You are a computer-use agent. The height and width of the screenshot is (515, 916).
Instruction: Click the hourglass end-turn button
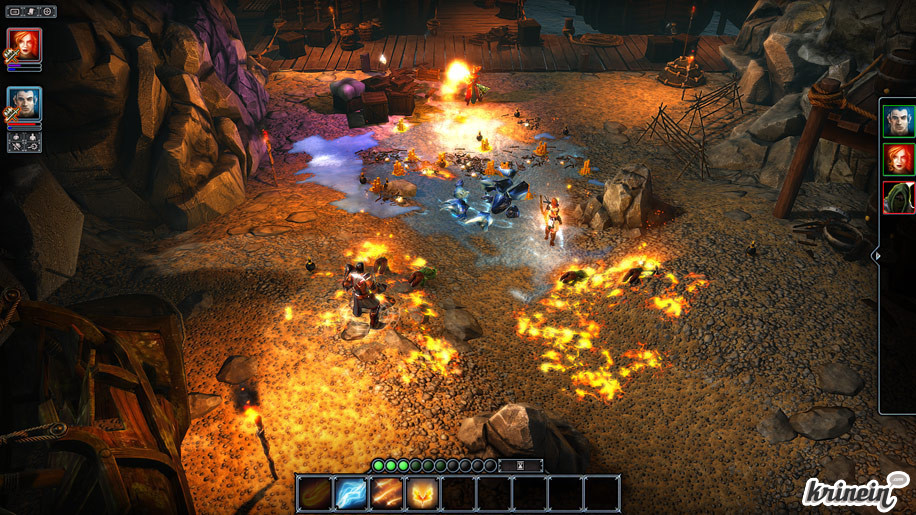coord(520,465)
